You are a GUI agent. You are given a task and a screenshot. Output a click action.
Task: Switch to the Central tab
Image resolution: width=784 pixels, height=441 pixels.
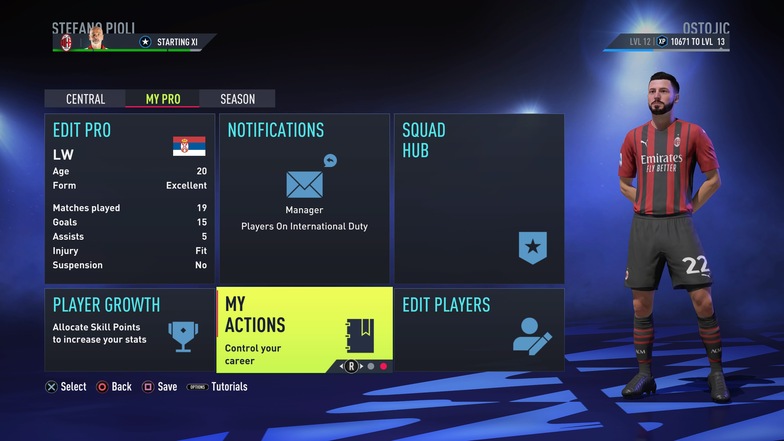point(85,99)
